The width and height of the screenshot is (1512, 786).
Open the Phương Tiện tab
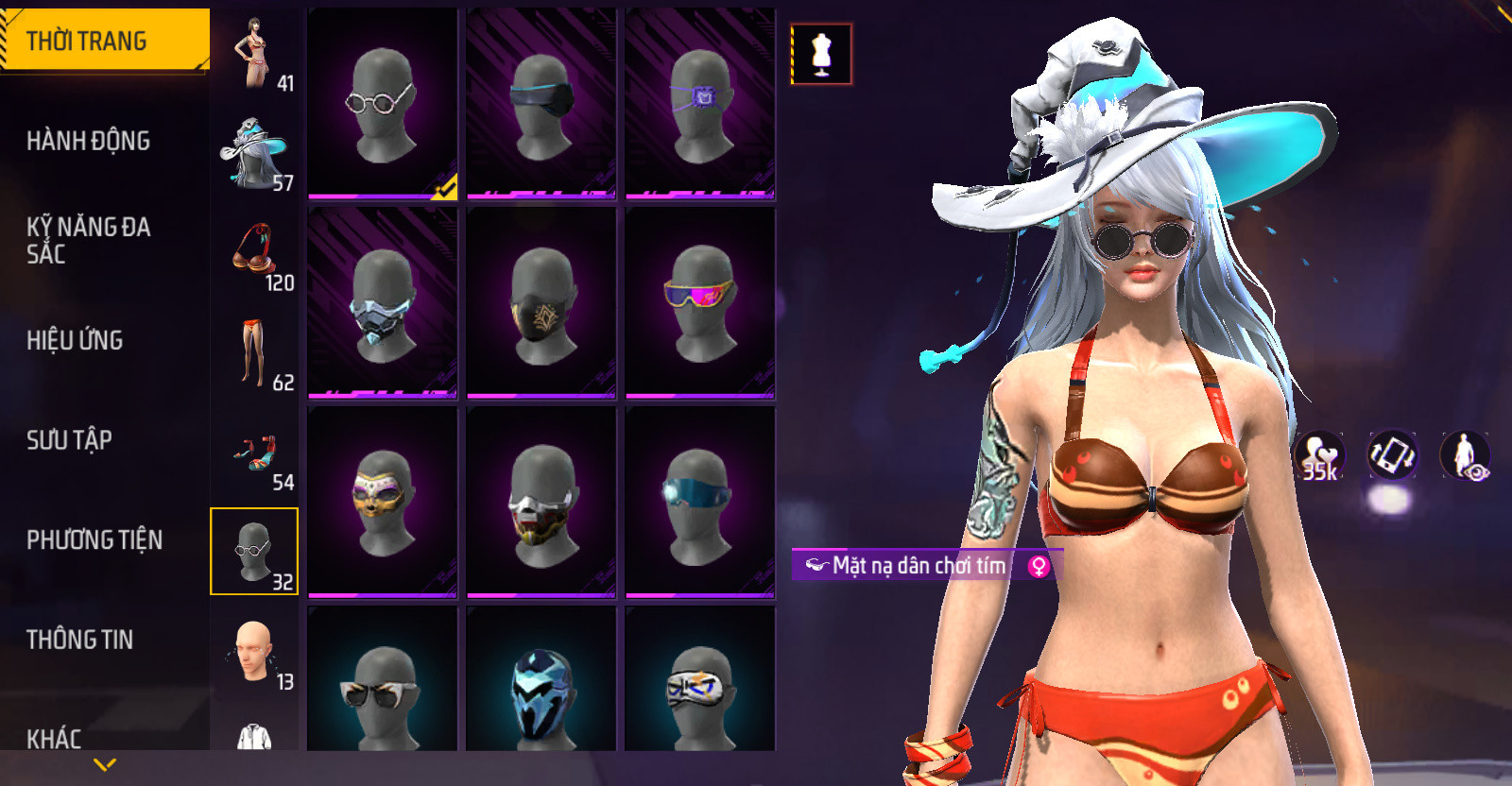click(x=94, y=539)
